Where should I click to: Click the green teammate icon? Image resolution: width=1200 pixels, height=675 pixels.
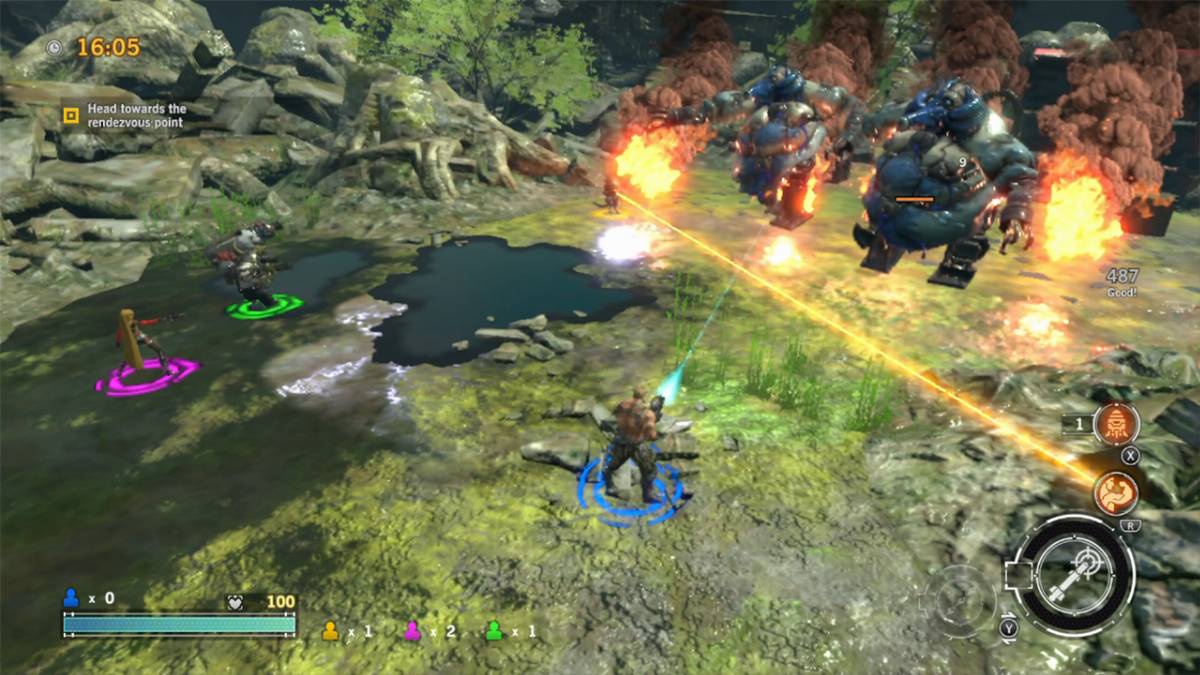(493, 630)
